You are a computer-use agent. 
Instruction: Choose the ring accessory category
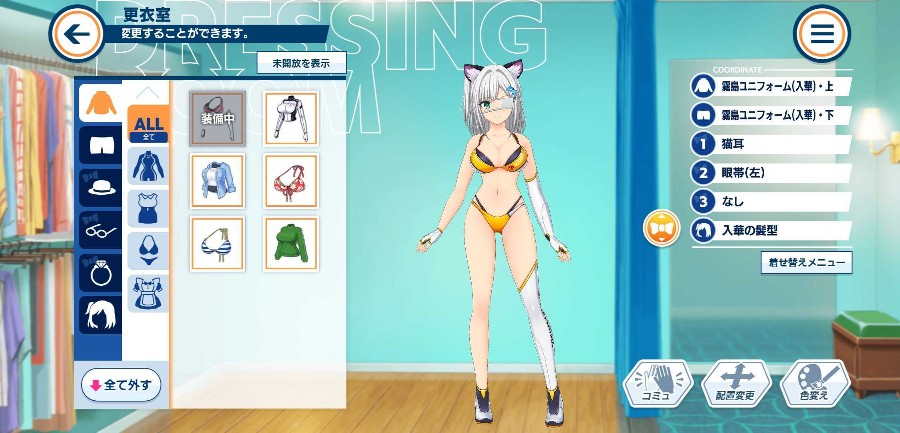(x=100, y=272)
